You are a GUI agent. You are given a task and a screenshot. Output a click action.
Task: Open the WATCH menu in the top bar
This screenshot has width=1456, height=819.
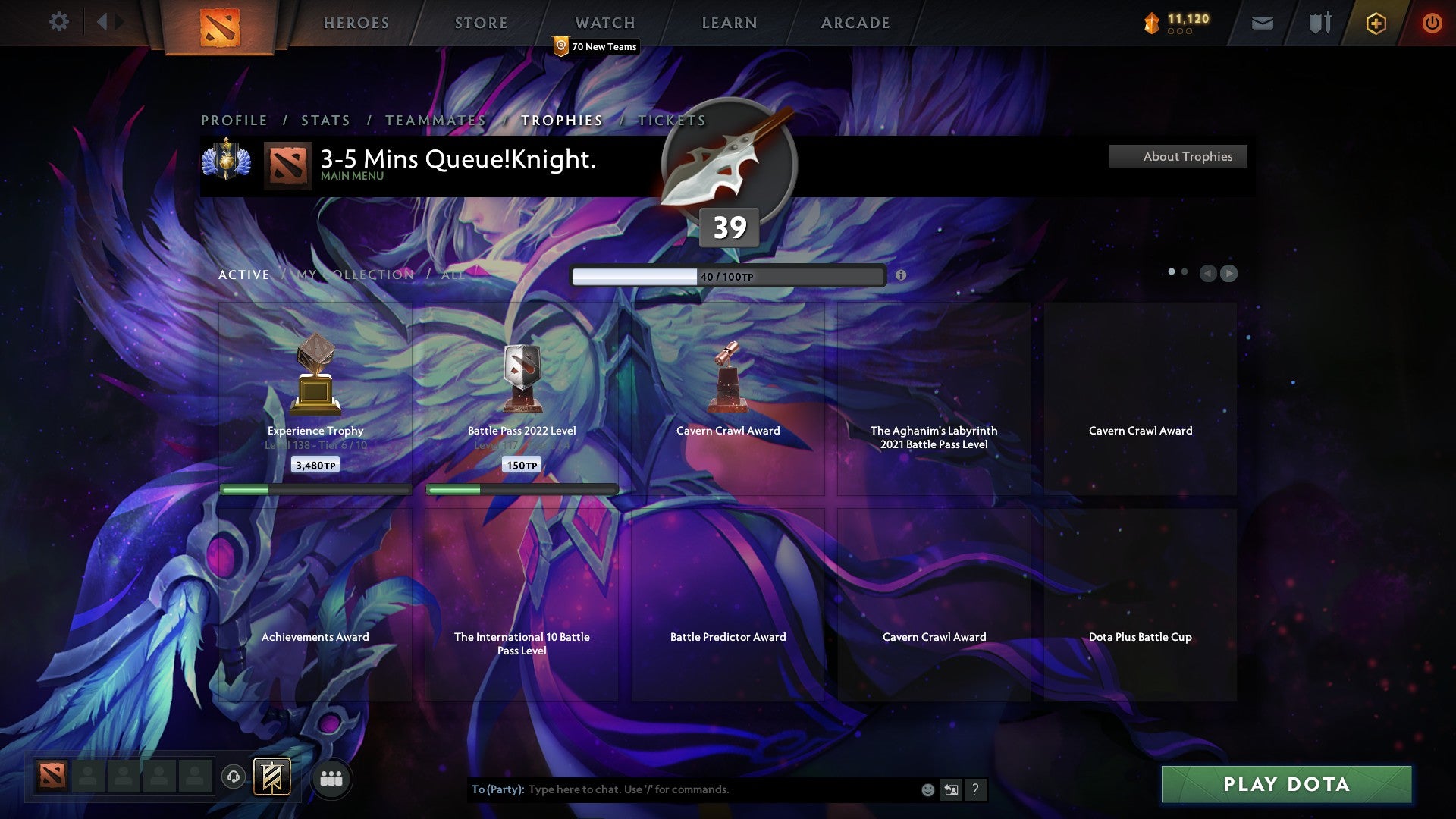604,22
